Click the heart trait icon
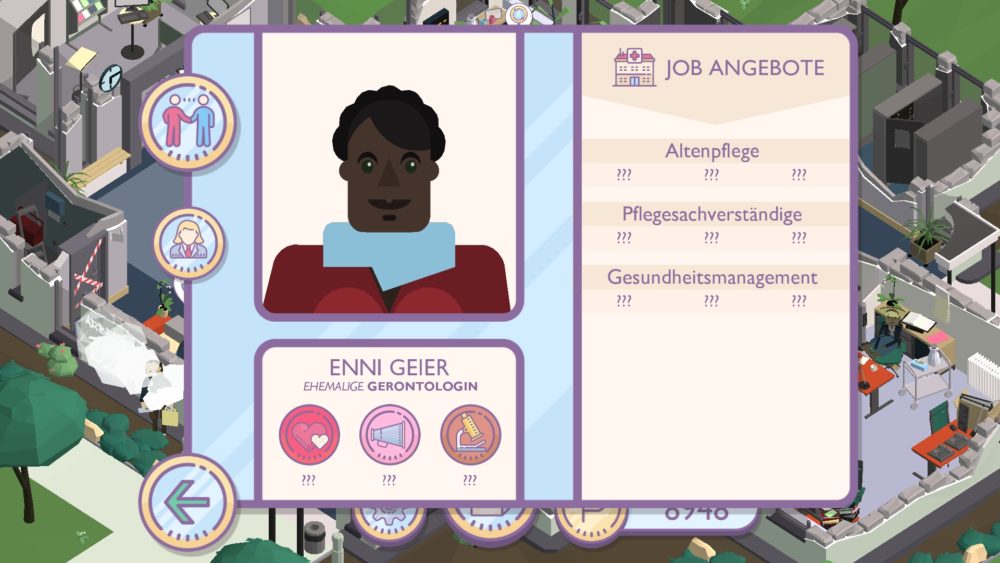Viewport: 1000px width, 563px height. click(x=309, y=435)
